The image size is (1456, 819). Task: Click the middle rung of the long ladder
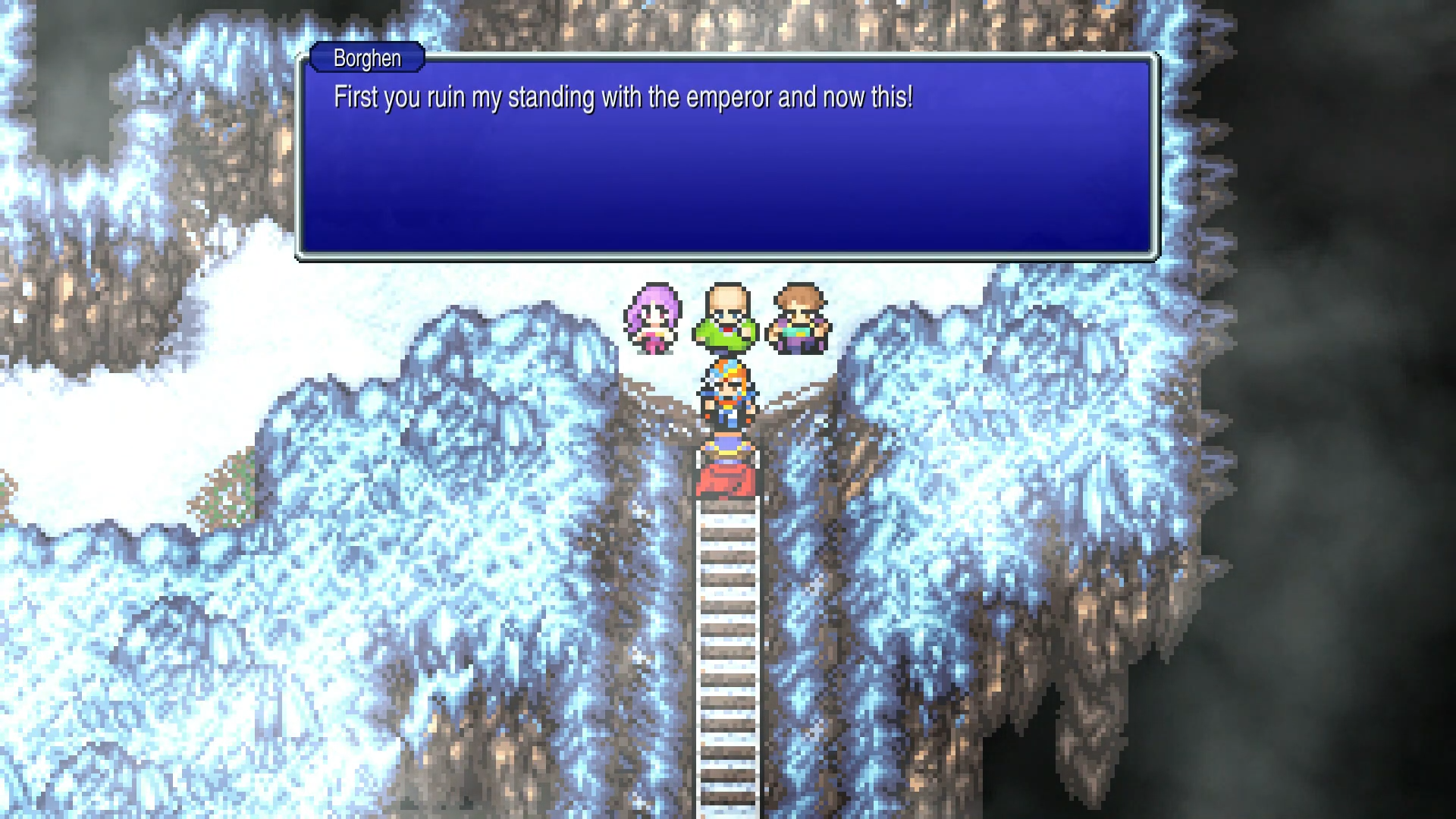(726, 660)
